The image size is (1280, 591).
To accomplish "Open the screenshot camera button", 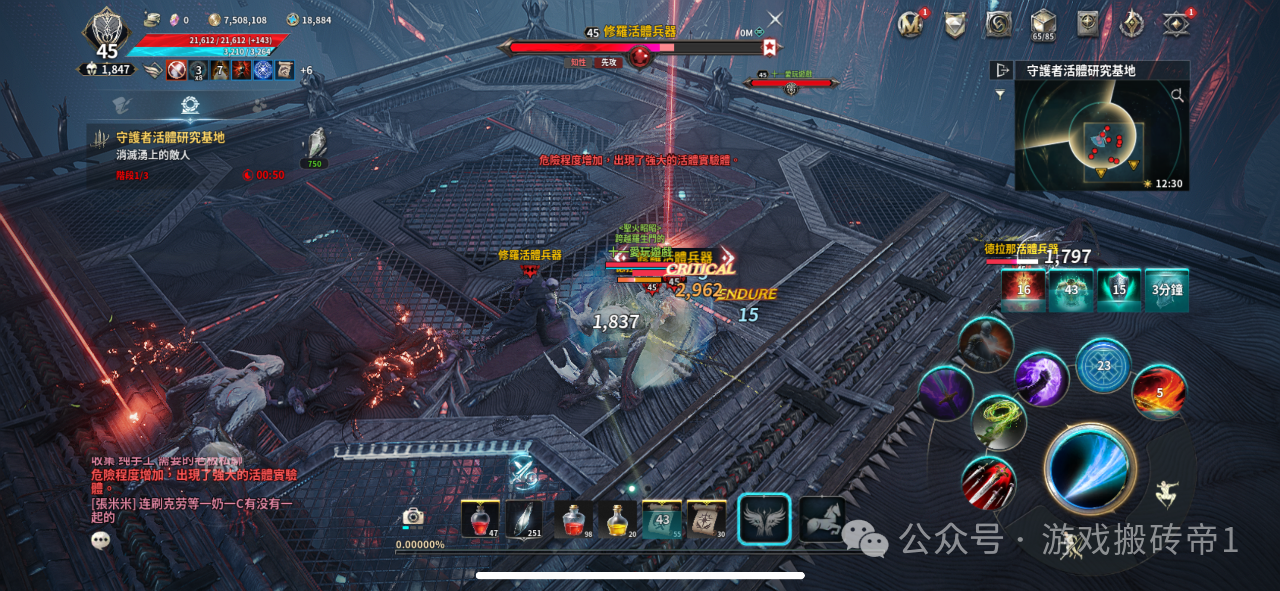I will click(x=413, y=516).
